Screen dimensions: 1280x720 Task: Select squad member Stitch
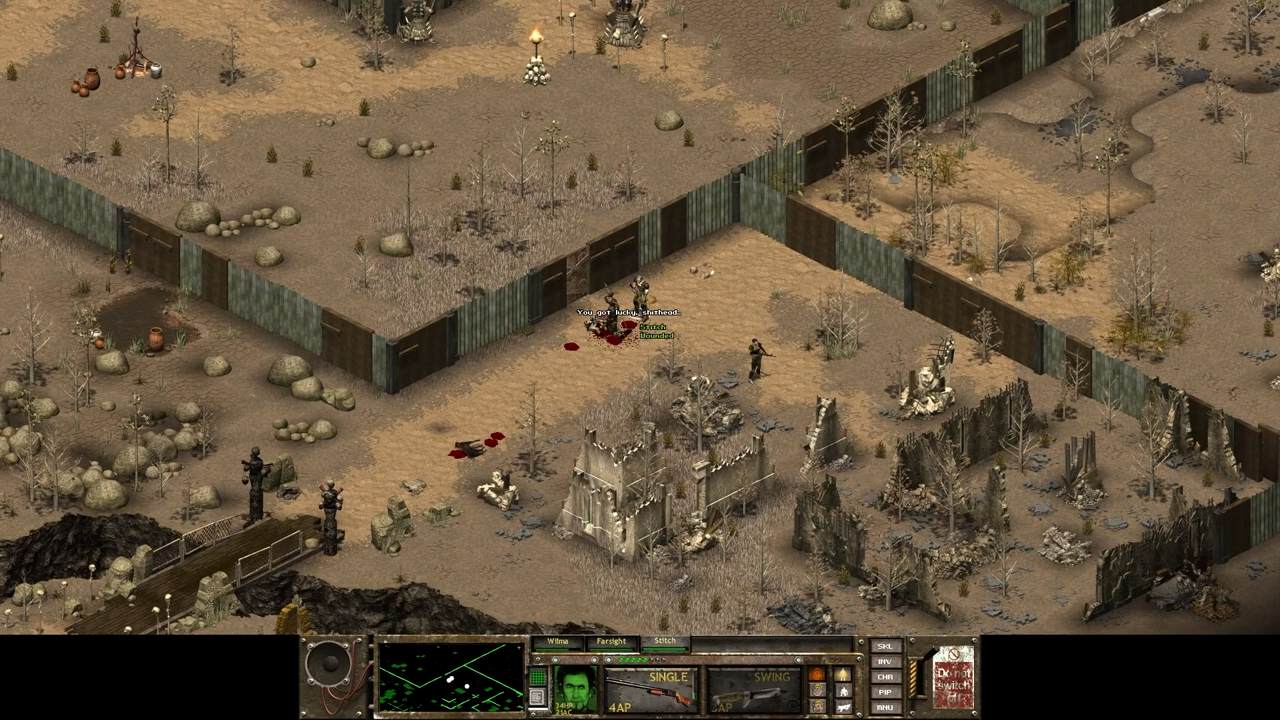coord(665,642)
